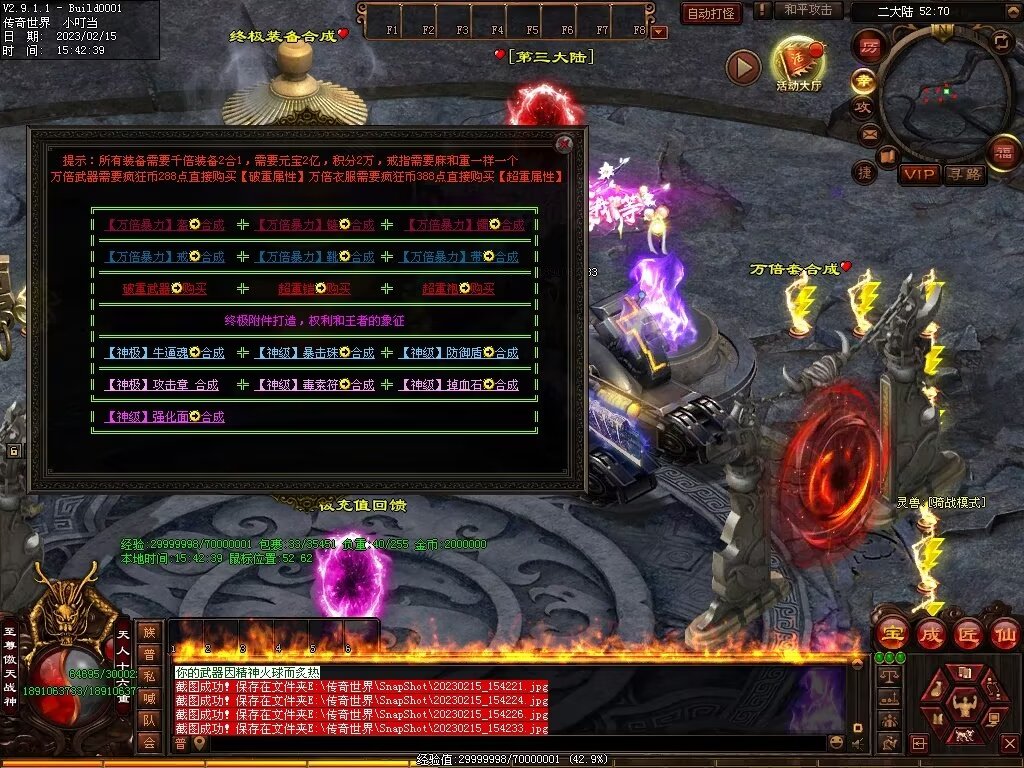Select 【神级】强化面 合成 link
Viewport: 1024px width, 768px height.
164,417
